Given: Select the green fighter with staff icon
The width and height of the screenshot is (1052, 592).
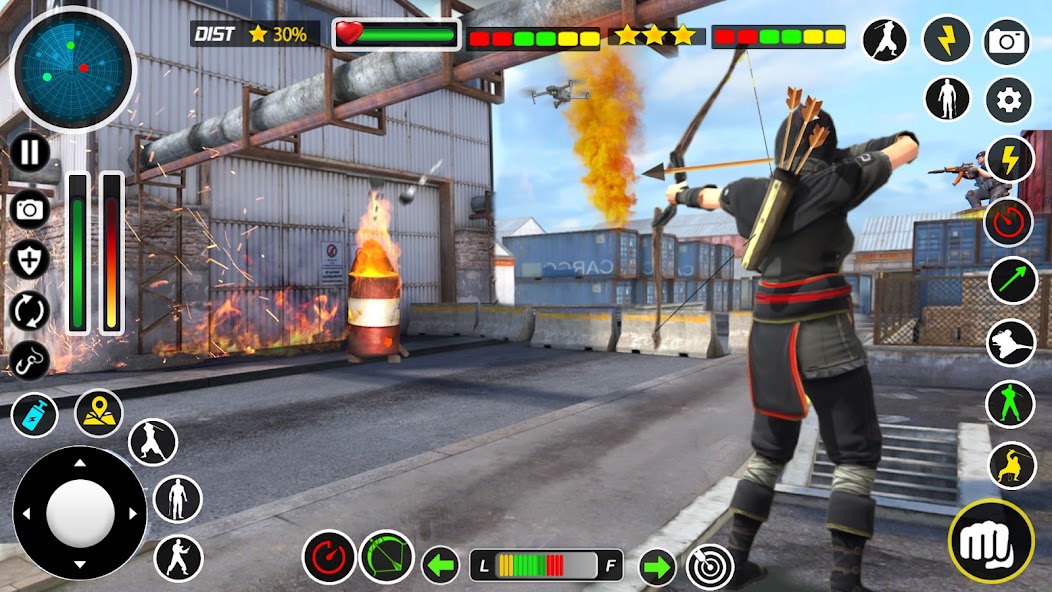Looking at the screenshot, I should pos(1011,404).
